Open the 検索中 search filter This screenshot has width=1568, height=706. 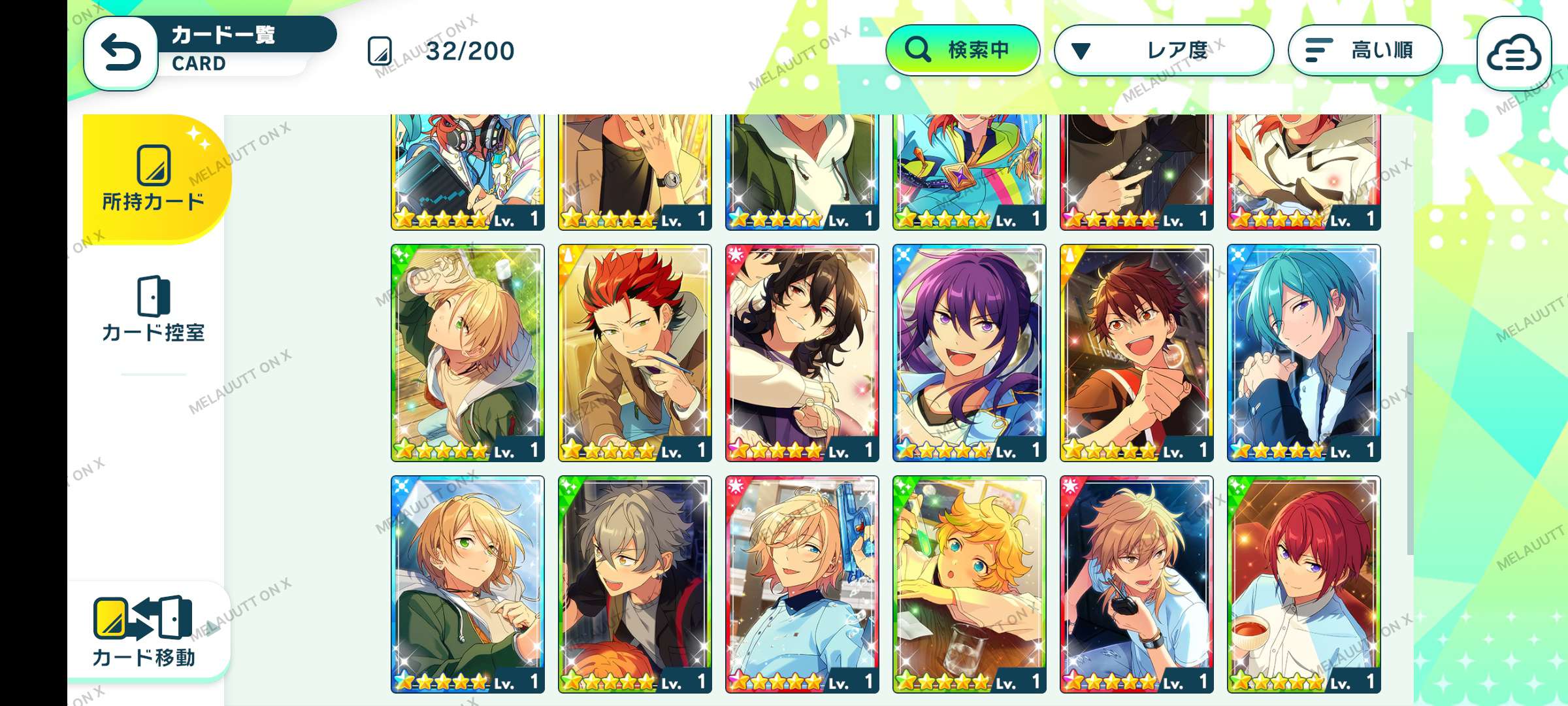962,50
